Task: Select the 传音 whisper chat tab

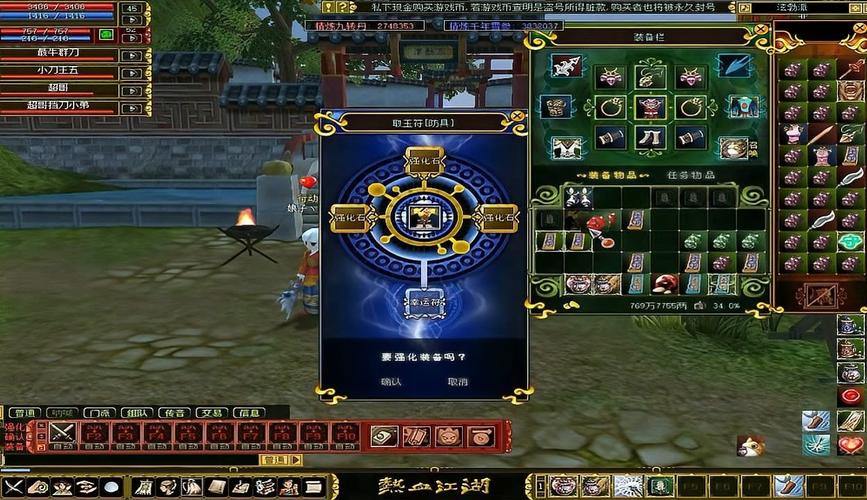Action: (173, 412)
